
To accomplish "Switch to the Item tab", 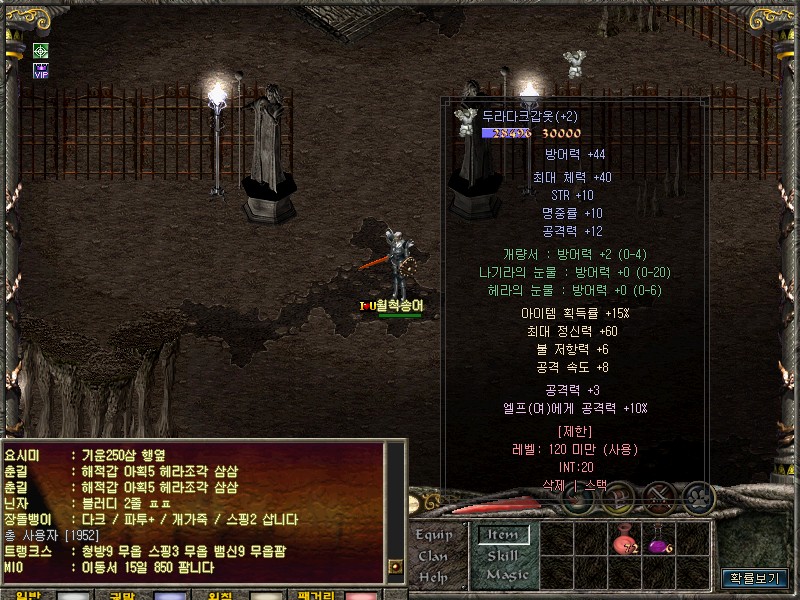I will coord(502,535).
